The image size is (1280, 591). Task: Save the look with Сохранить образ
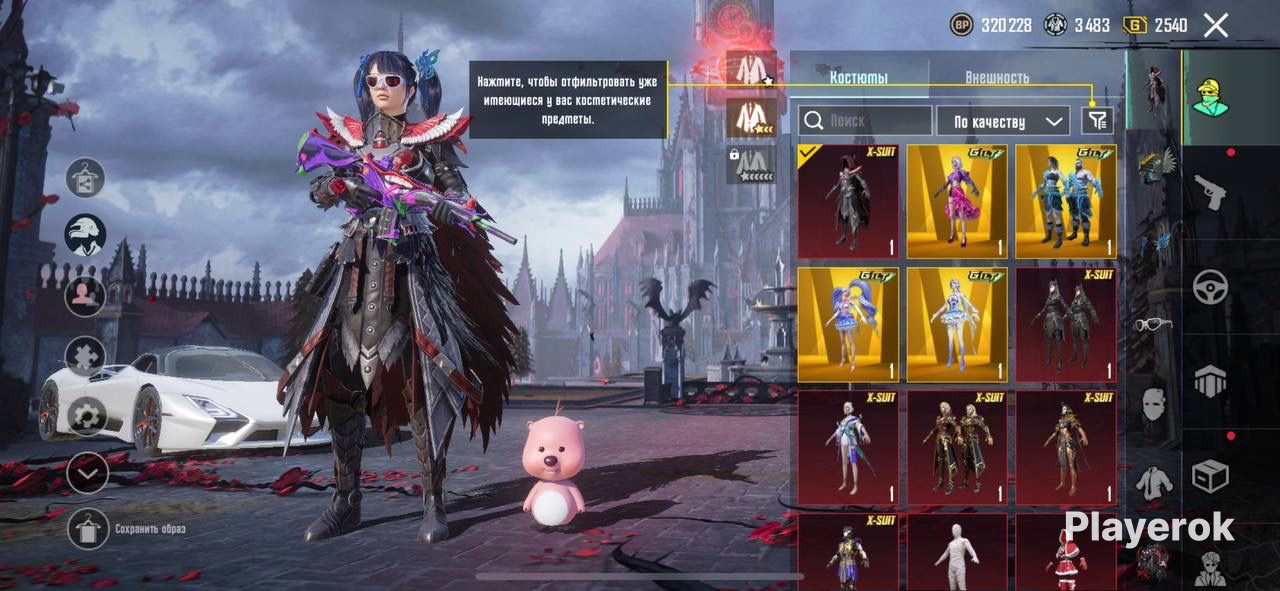click(87, 528)
